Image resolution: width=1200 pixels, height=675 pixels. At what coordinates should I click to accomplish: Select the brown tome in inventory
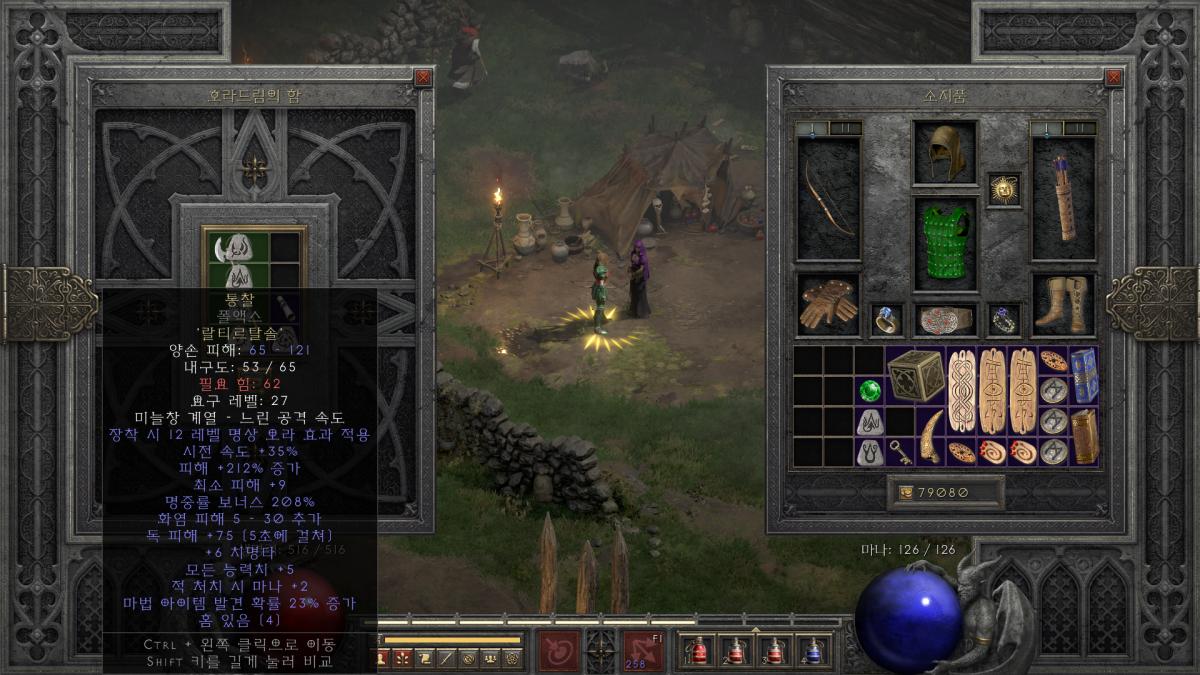click(1084, 436)
